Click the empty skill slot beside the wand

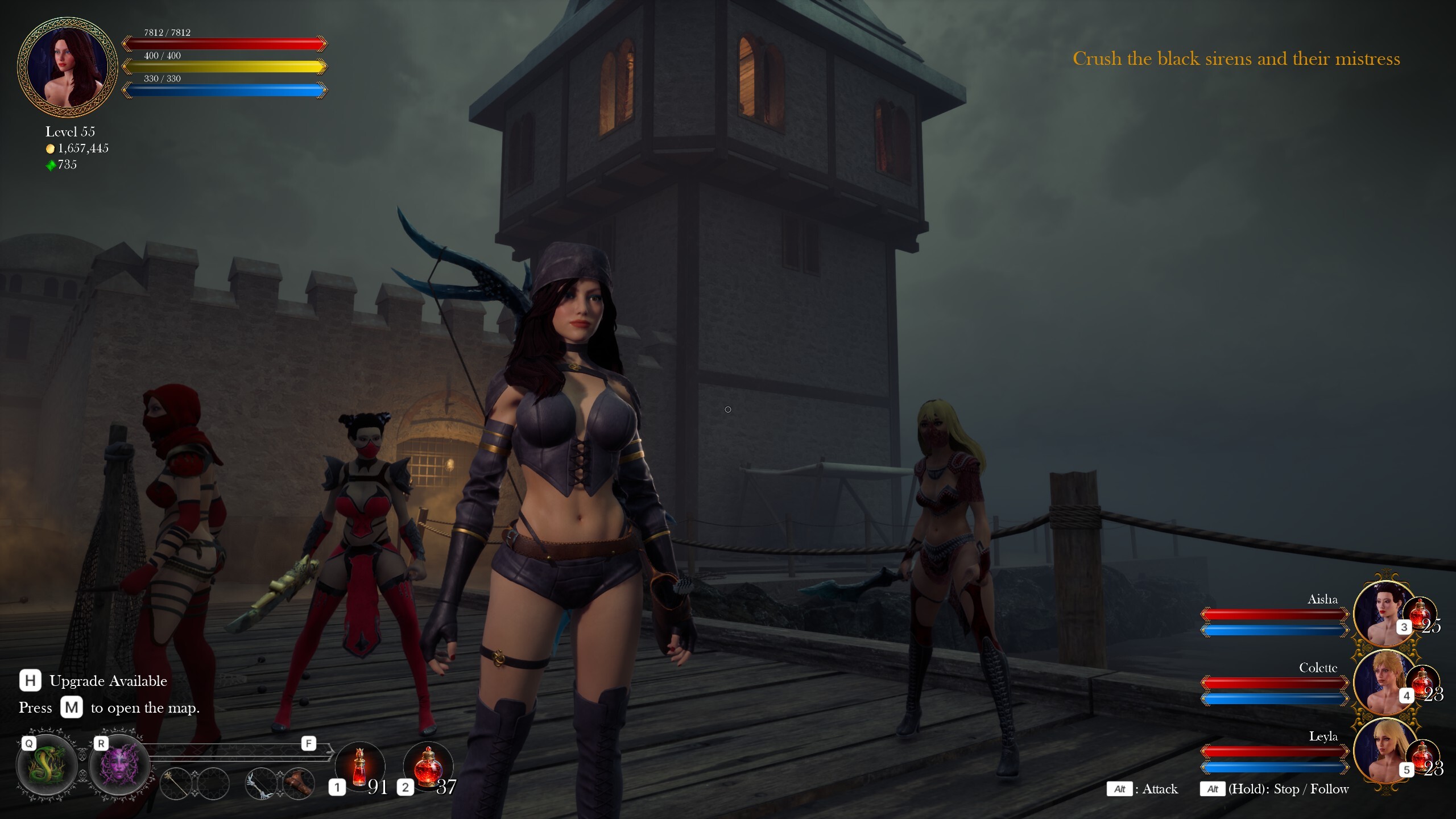pyautogui.click(x=213, y=785)
